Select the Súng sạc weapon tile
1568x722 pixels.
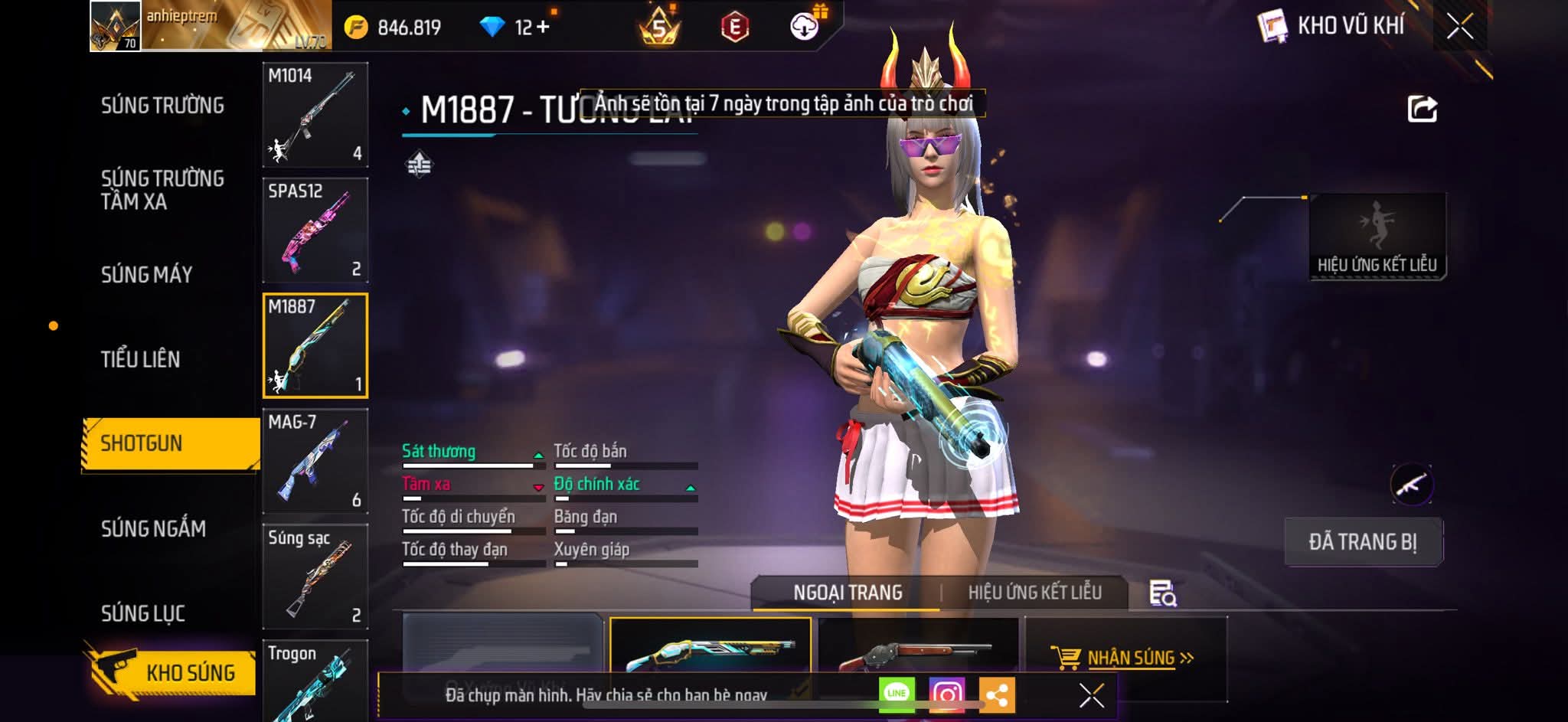tap(315, 577)
